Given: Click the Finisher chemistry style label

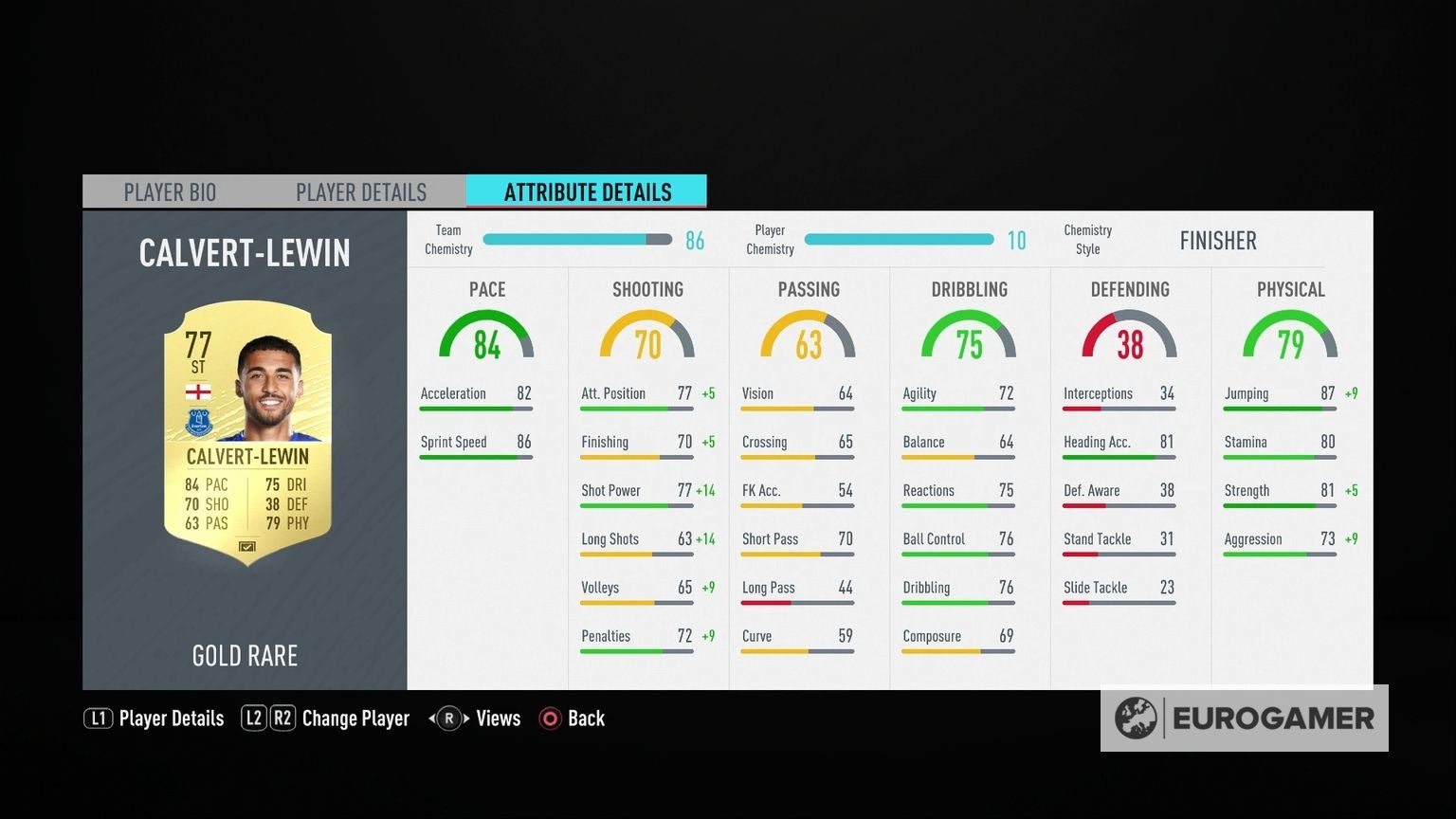Looking at the screenshot, I should point(1218,240).
